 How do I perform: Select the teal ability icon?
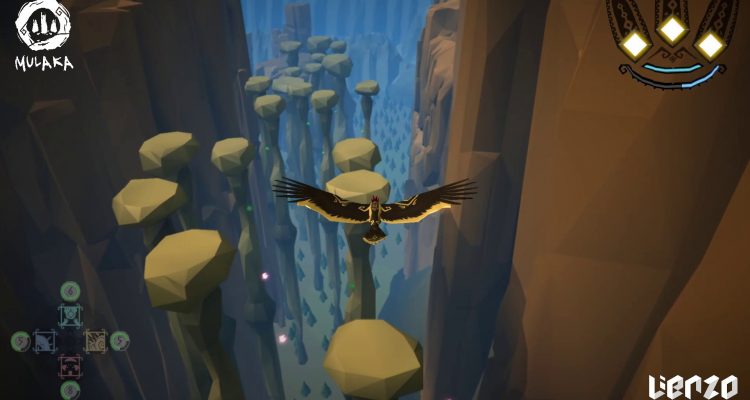70,316
